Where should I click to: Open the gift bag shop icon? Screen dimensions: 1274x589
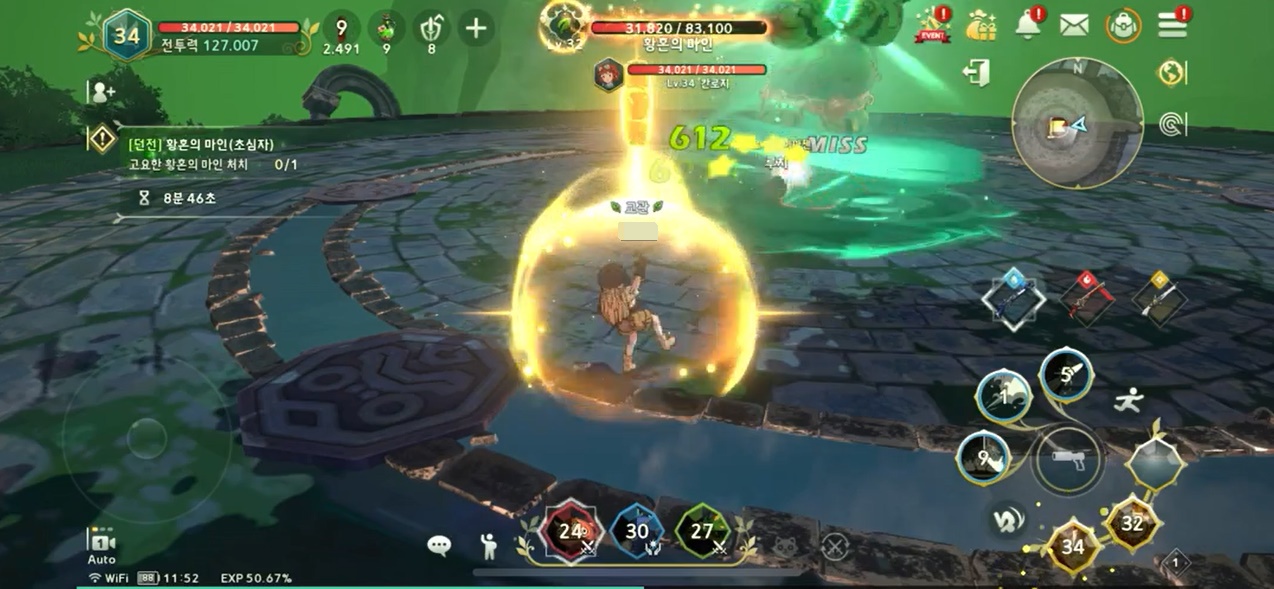981,26
